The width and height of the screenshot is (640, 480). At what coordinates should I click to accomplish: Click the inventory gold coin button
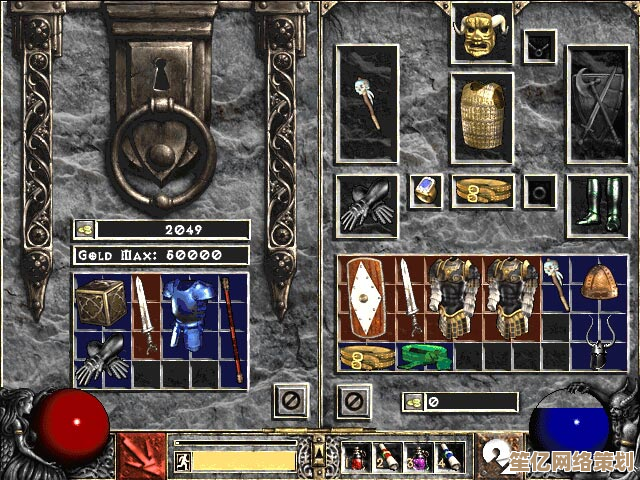coord(413,402)
